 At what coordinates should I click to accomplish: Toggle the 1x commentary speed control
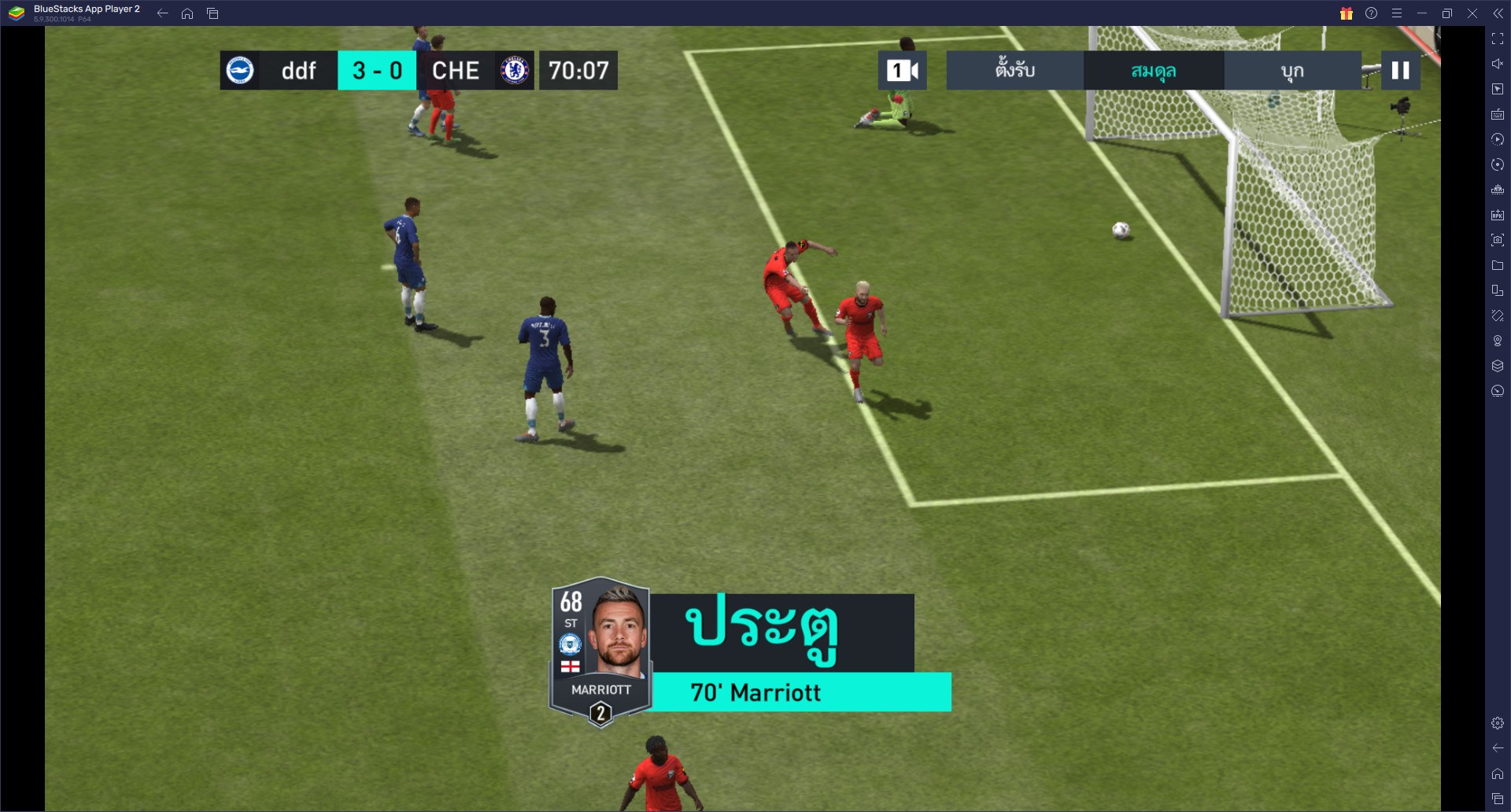tap(903, 70)
